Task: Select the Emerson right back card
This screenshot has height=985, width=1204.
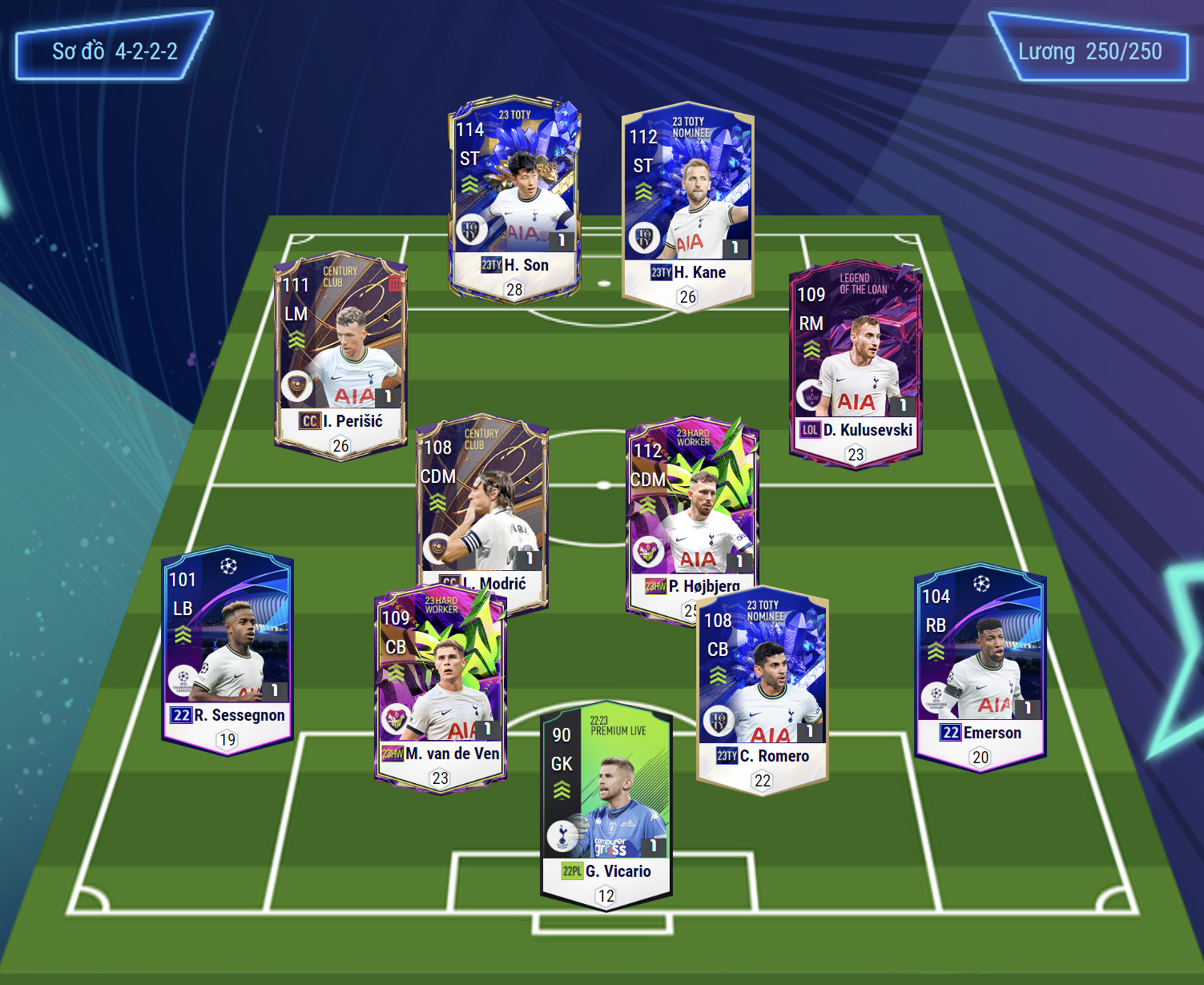Action: 981,666
